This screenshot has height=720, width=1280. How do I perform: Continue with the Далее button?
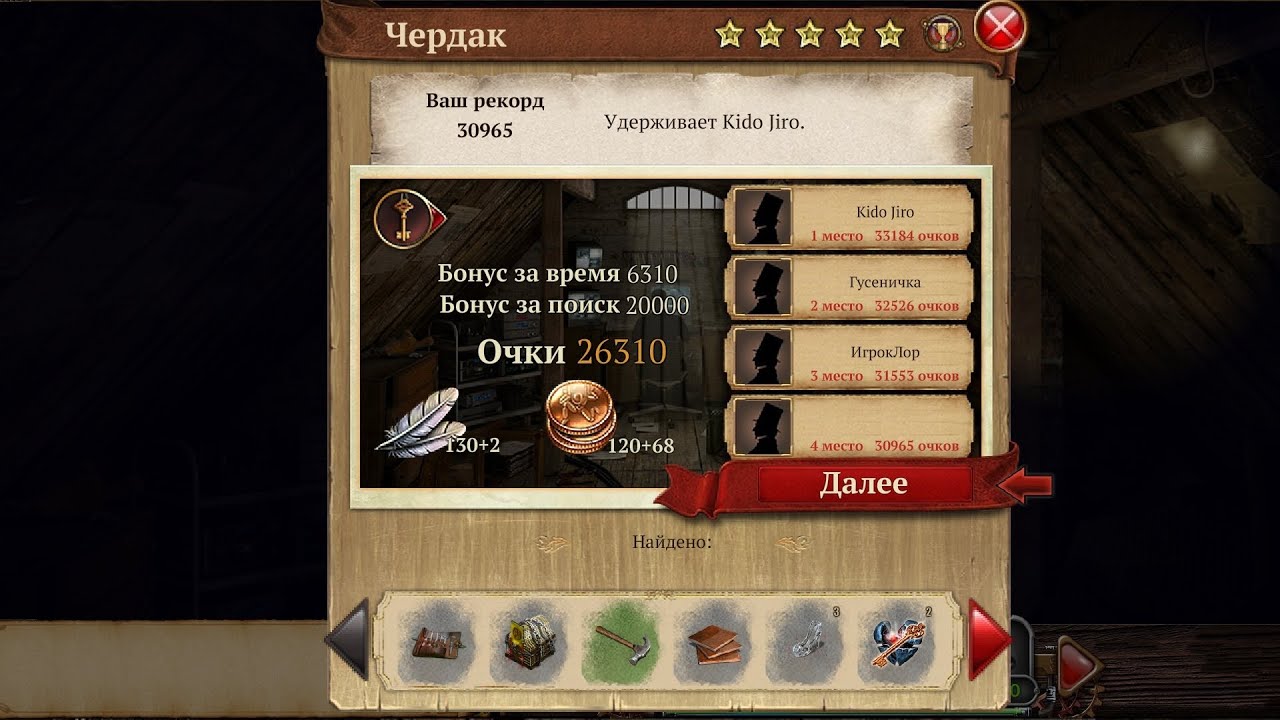864,484
